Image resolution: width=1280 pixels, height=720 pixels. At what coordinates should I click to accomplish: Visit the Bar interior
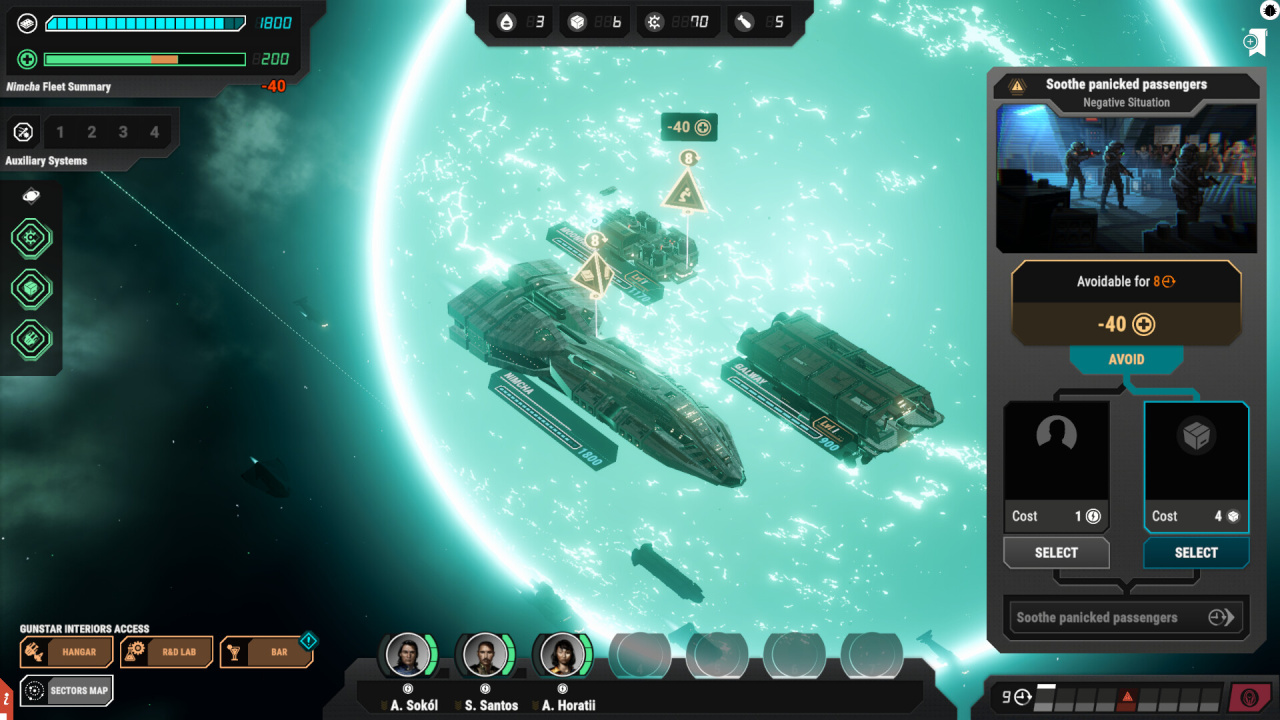coord(266,652)
